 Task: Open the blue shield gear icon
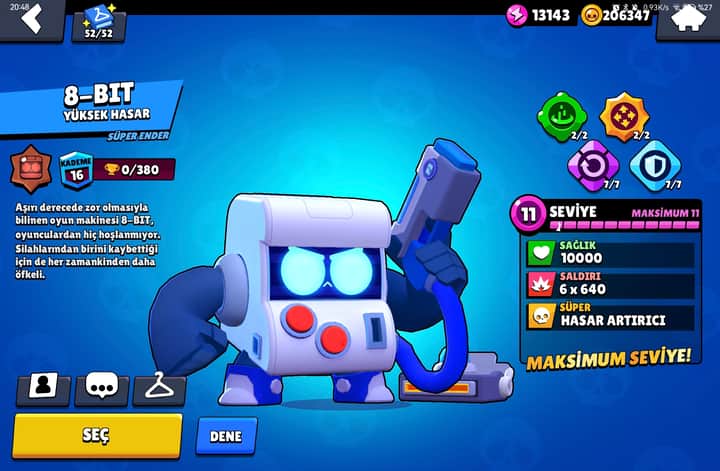tap(655, 164)
